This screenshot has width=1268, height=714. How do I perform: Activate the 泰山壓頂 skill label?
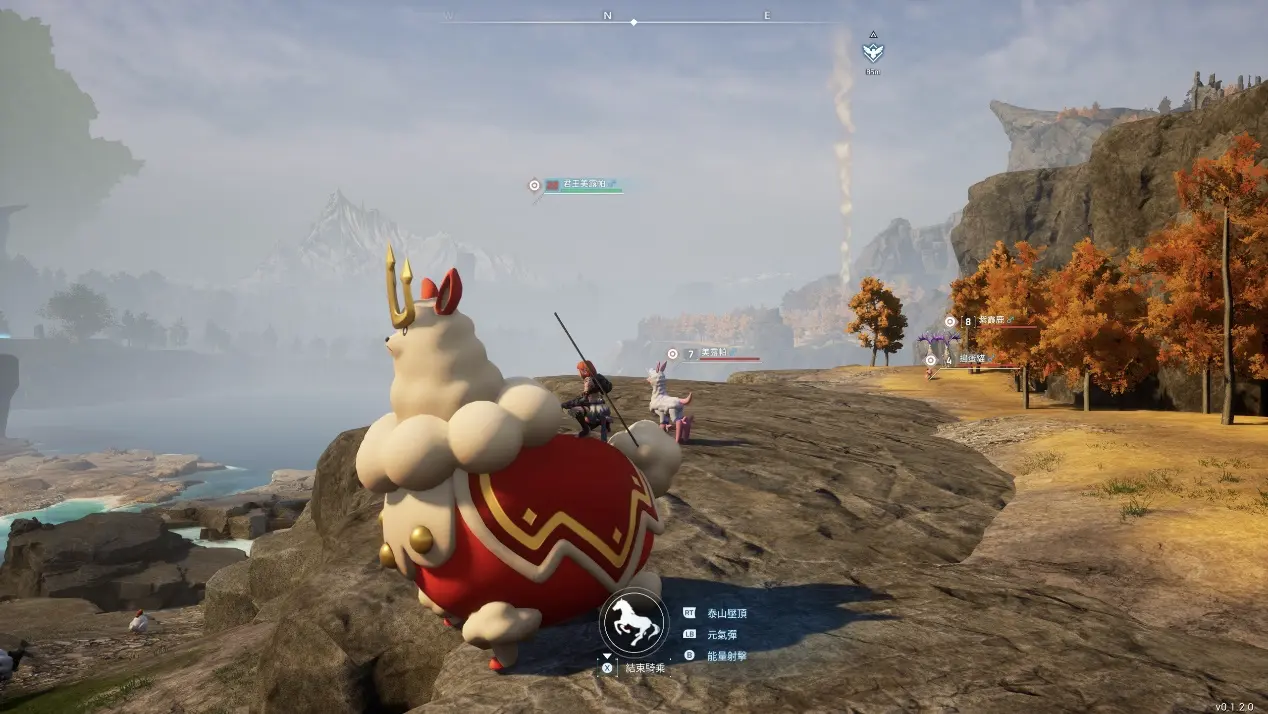[x=727, y=612]
